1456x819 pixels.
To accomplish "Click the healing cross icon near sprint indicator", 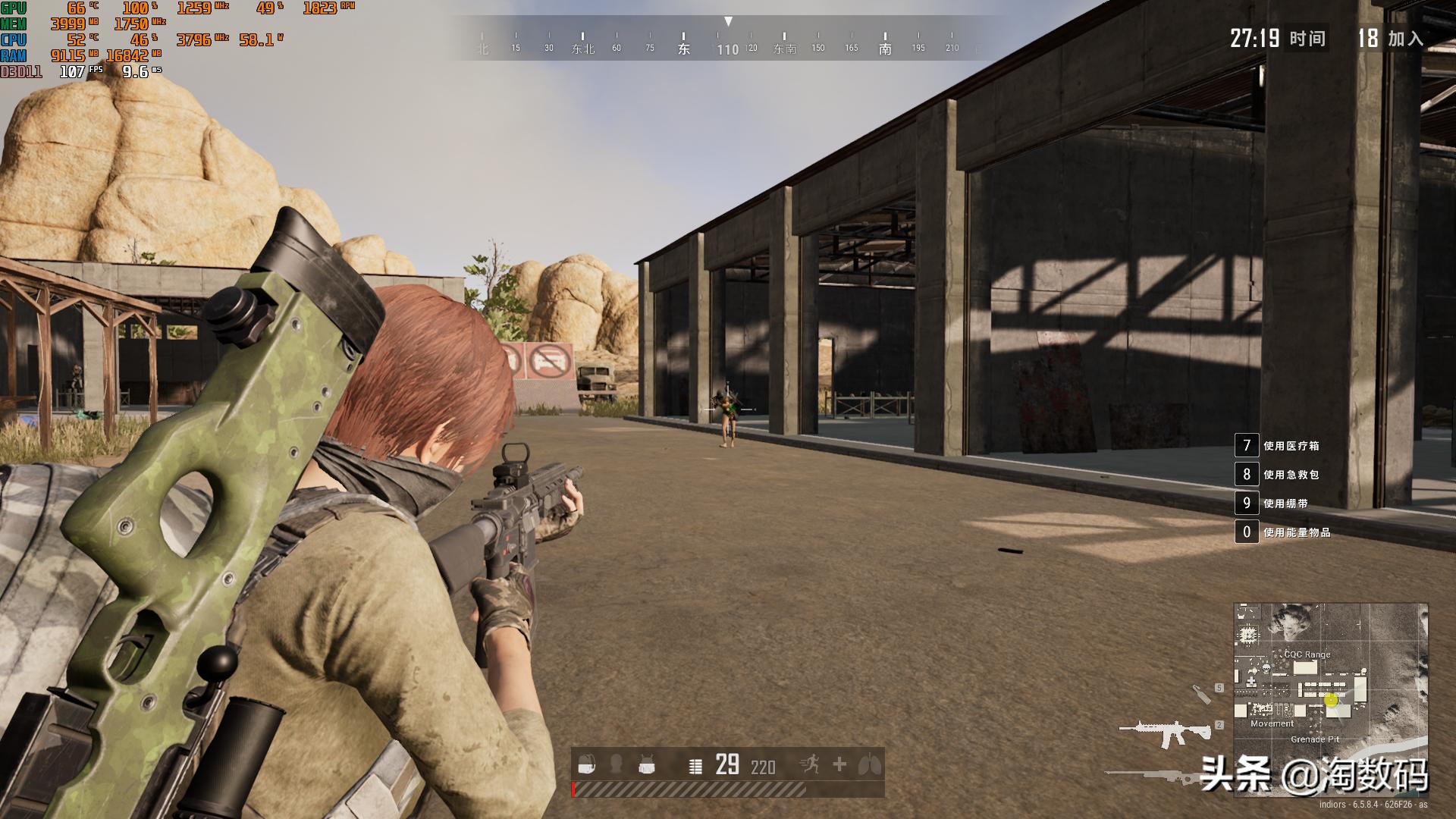I will pos(839,764).
